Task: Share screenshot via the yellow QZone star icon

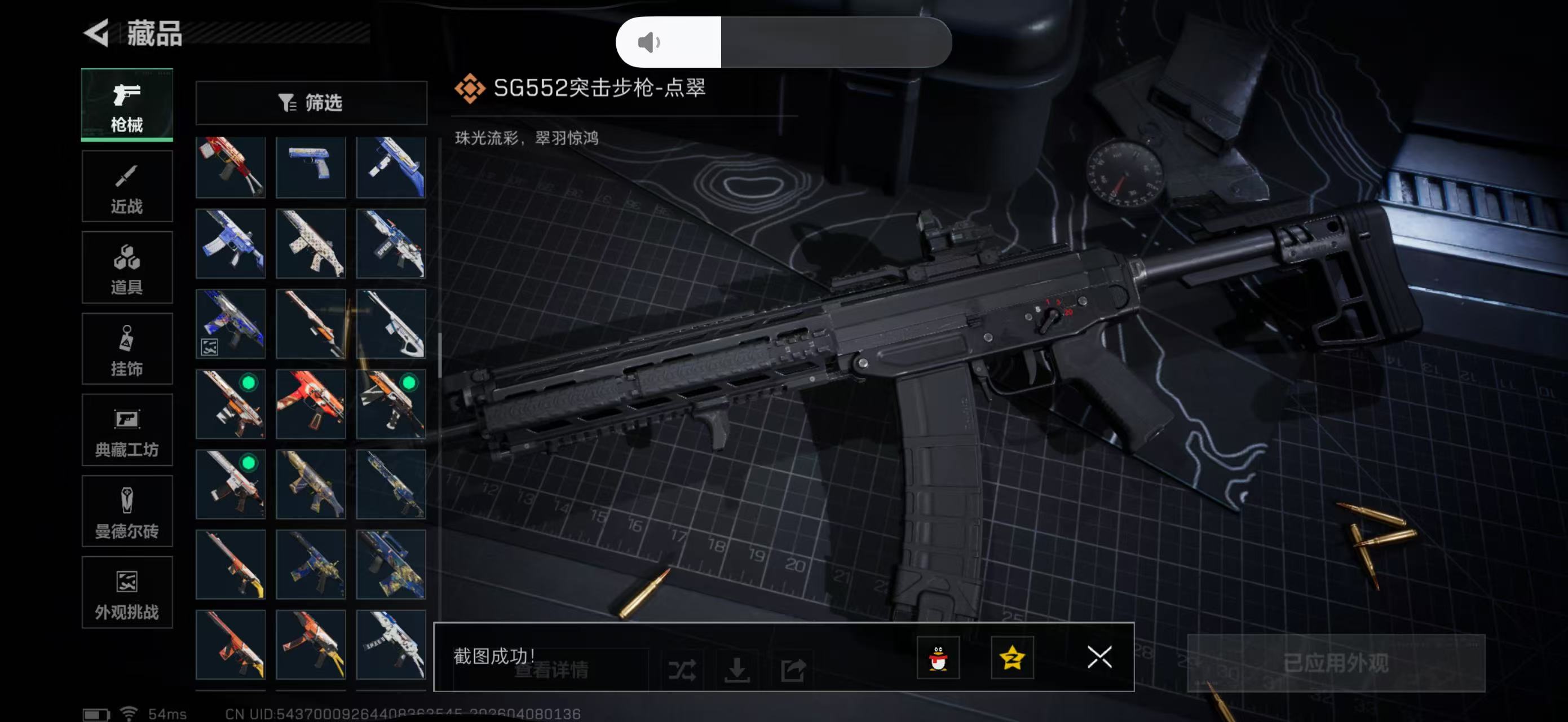Action: click(1014, 659)
